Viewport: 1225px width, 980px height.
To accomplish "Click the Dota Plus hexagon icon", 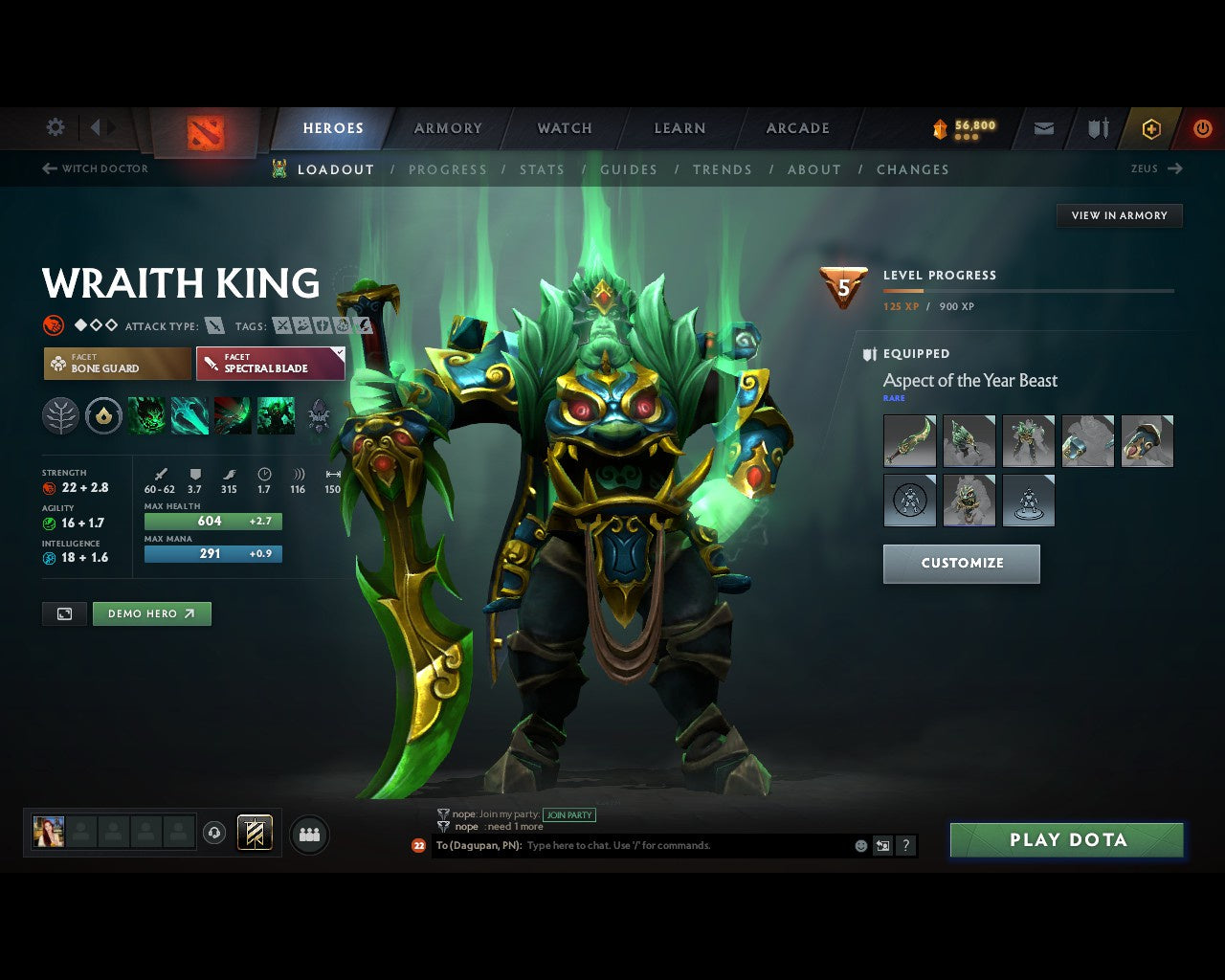I will pos(1151,127).
